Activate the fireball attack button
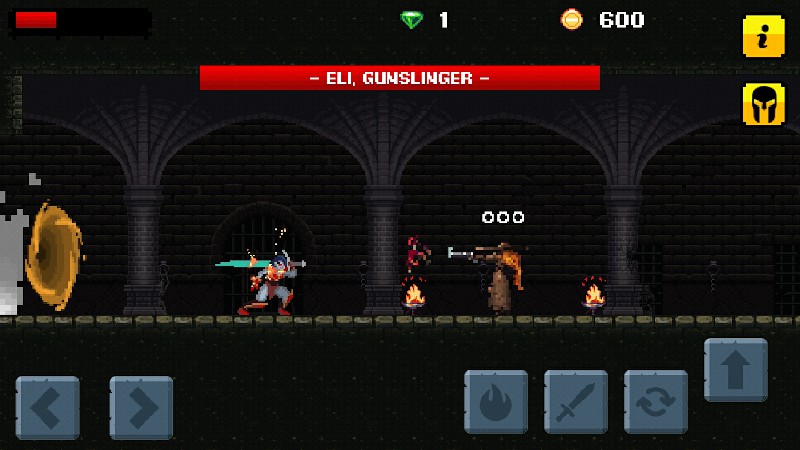The width and height of the screenshot is (800, 450). [496, 401]
